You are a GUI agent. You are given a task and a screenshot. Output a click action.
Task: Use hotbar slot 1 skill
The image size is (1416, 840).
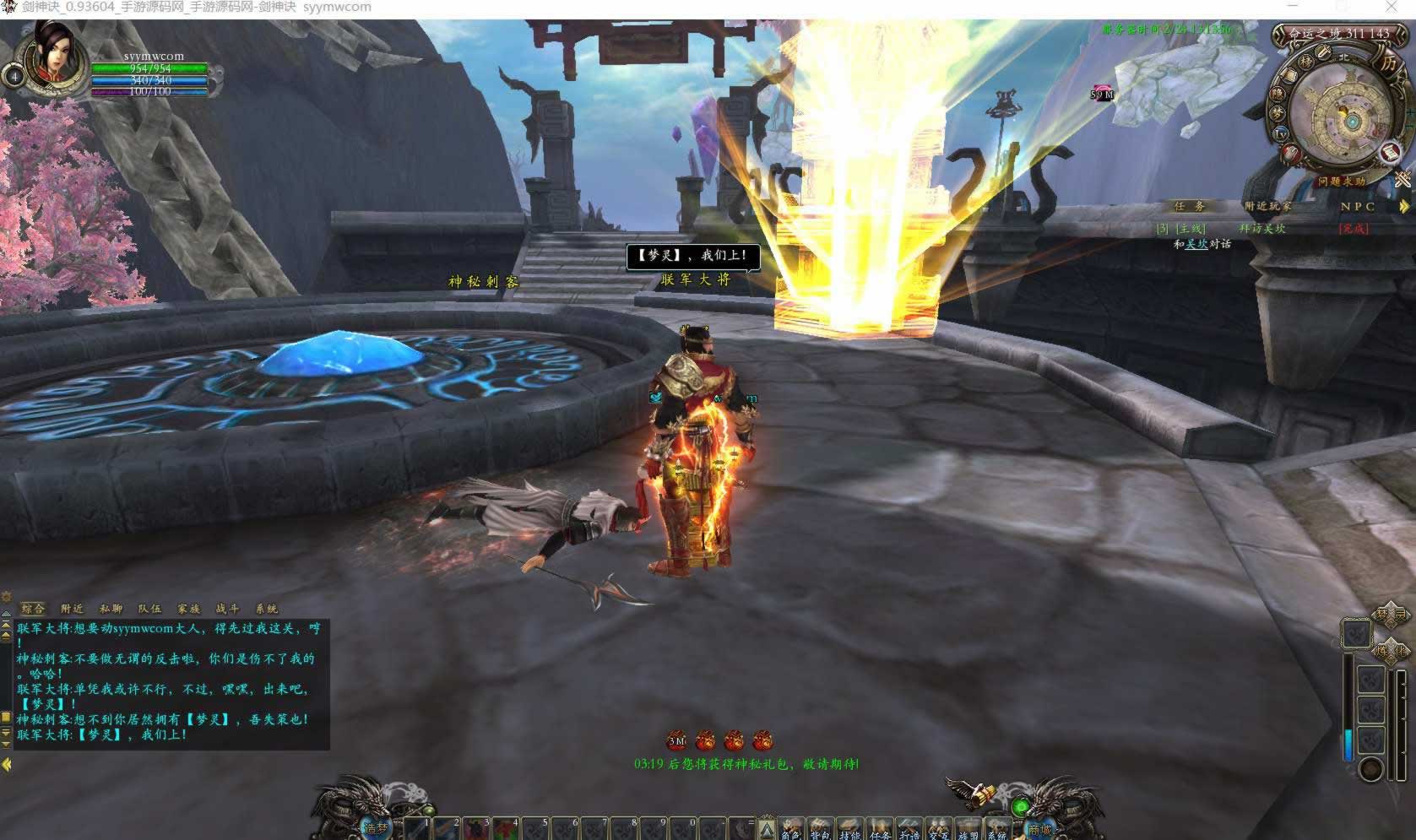click(418, 828)
